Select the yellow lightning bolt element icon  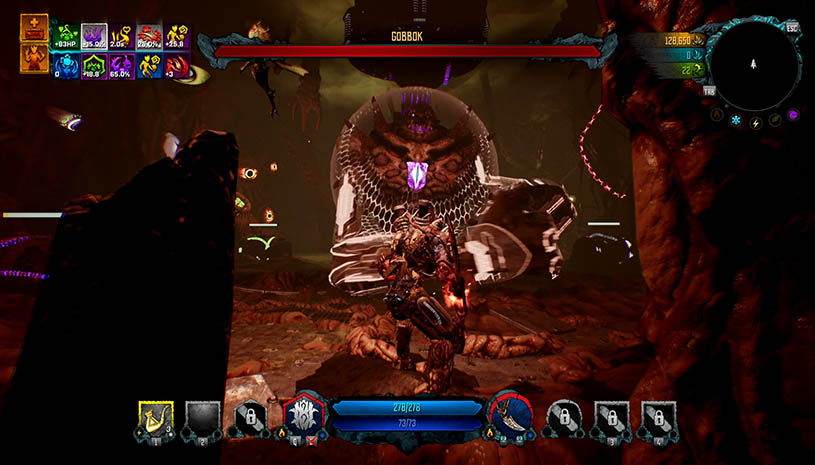click(754, 122)
